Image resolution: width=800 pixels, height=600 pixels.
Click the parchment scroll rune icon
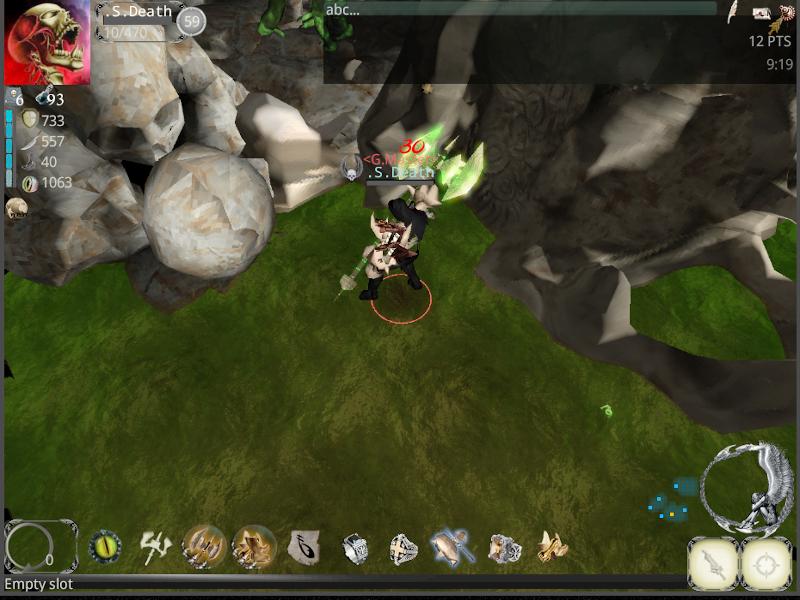303,546
